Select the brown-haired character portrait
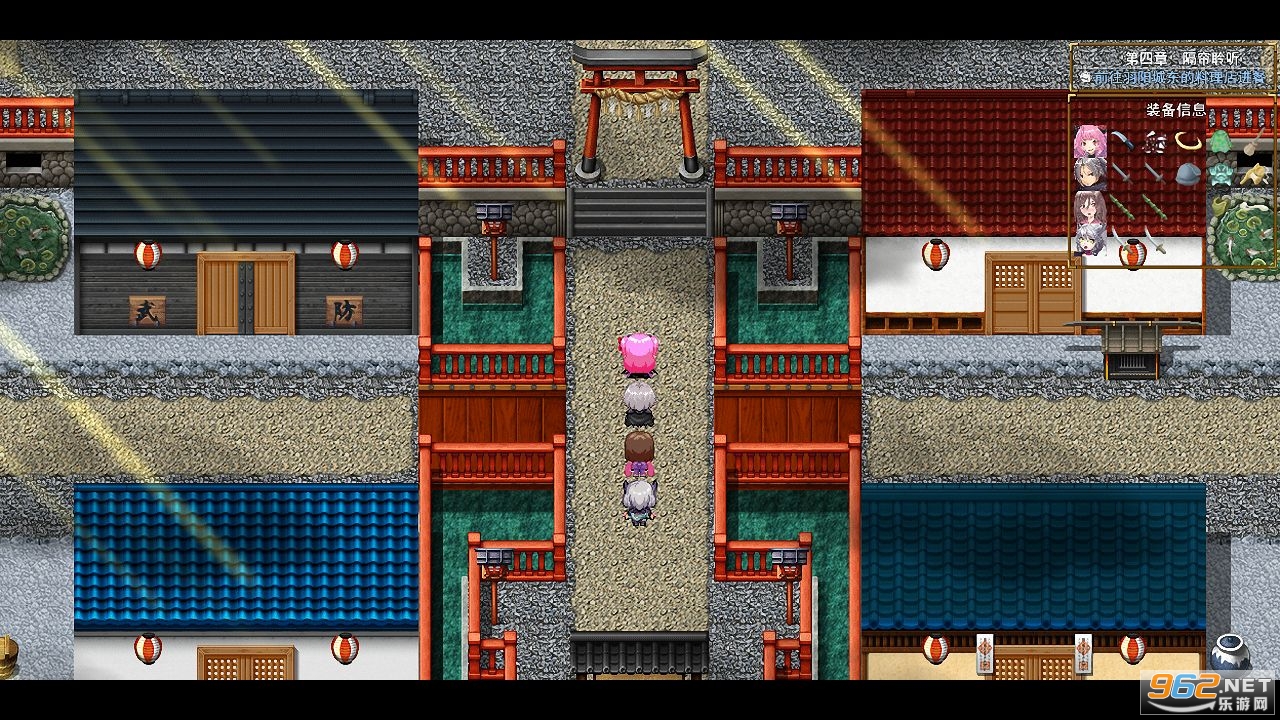This screenshot has width=1280, height=720. pyautogui.click(x=1089, y=207)
